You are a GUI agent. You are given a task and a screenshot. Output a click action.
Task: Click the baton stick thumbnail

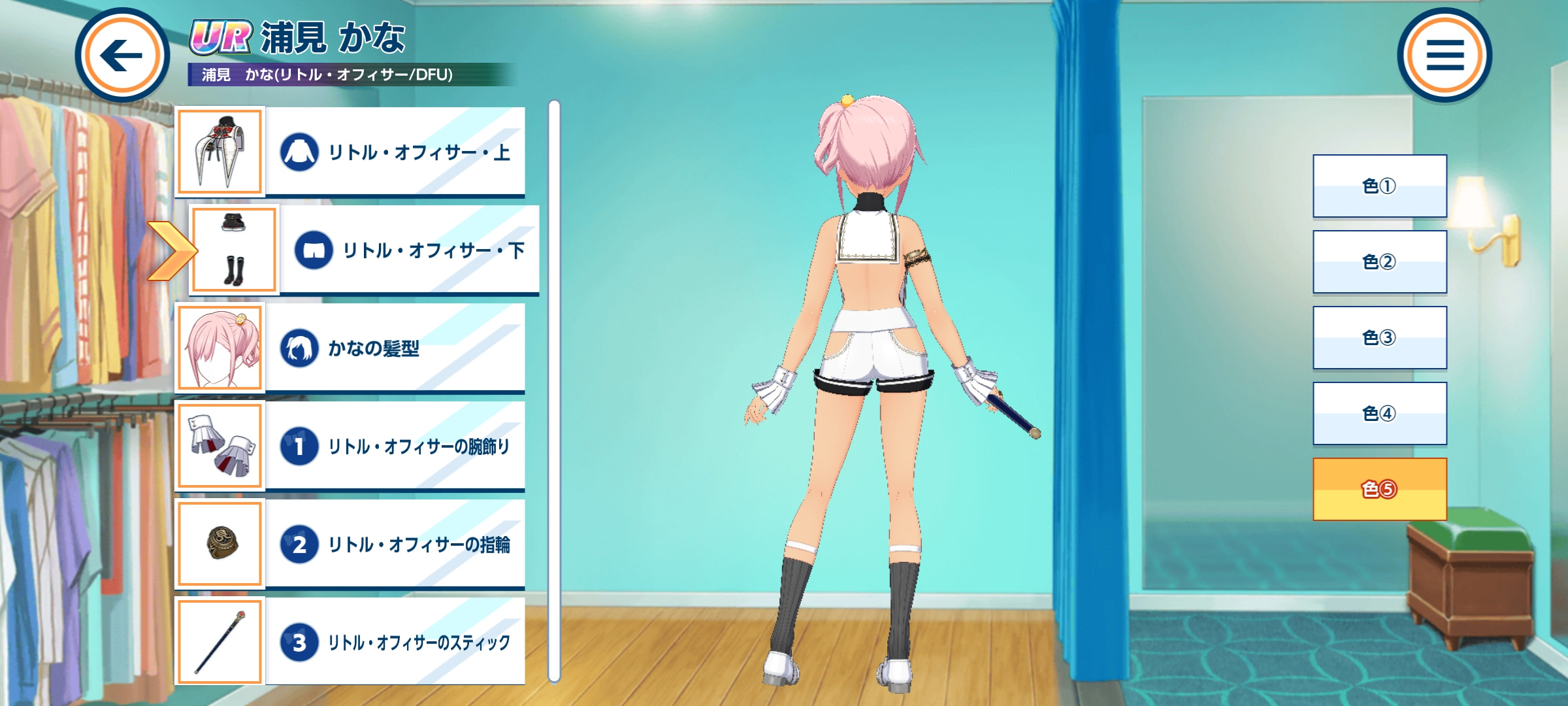point(220,642)
